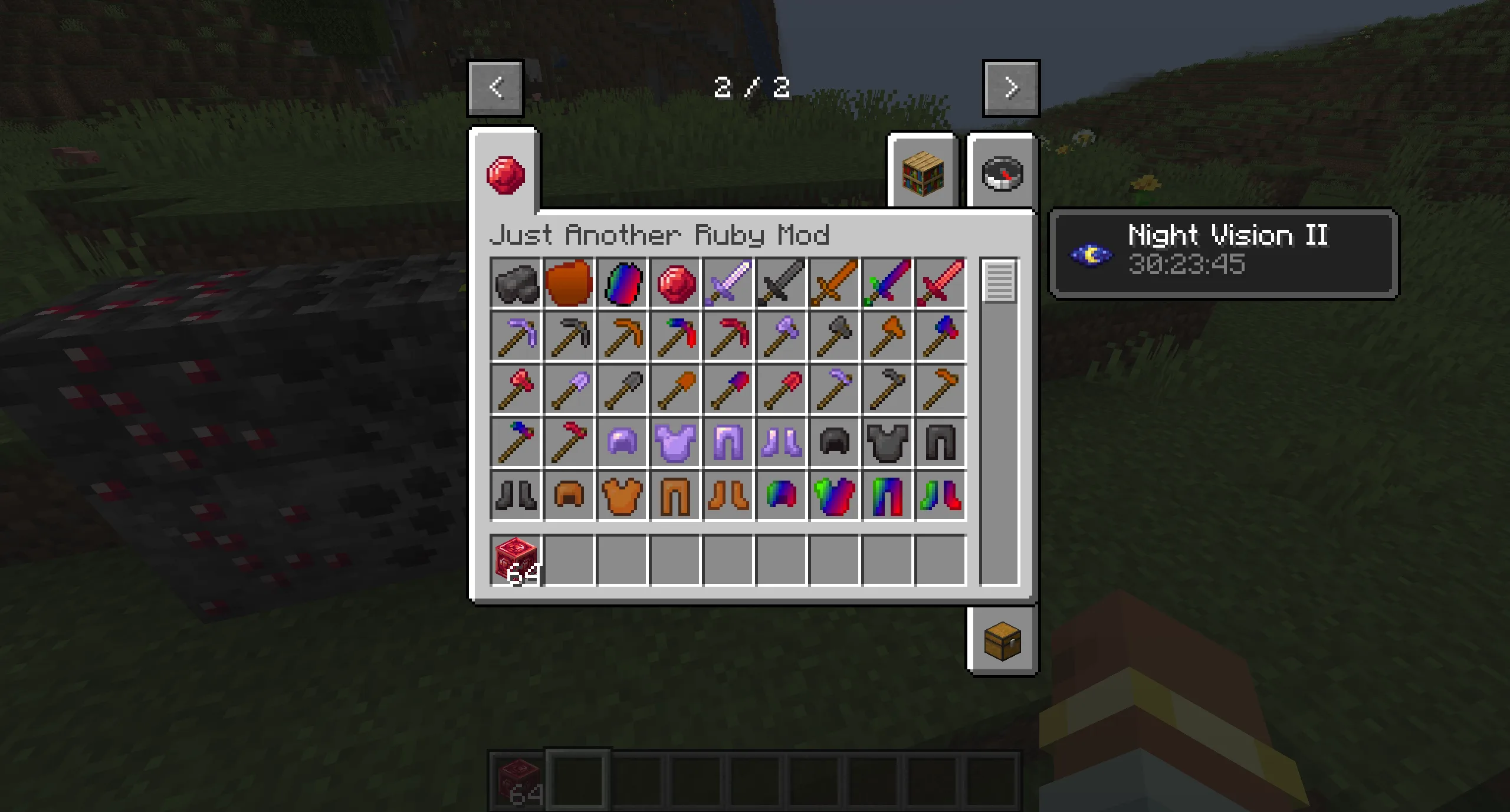Pick the rainbow chestplate in the bottom item row

coord(833,495)
